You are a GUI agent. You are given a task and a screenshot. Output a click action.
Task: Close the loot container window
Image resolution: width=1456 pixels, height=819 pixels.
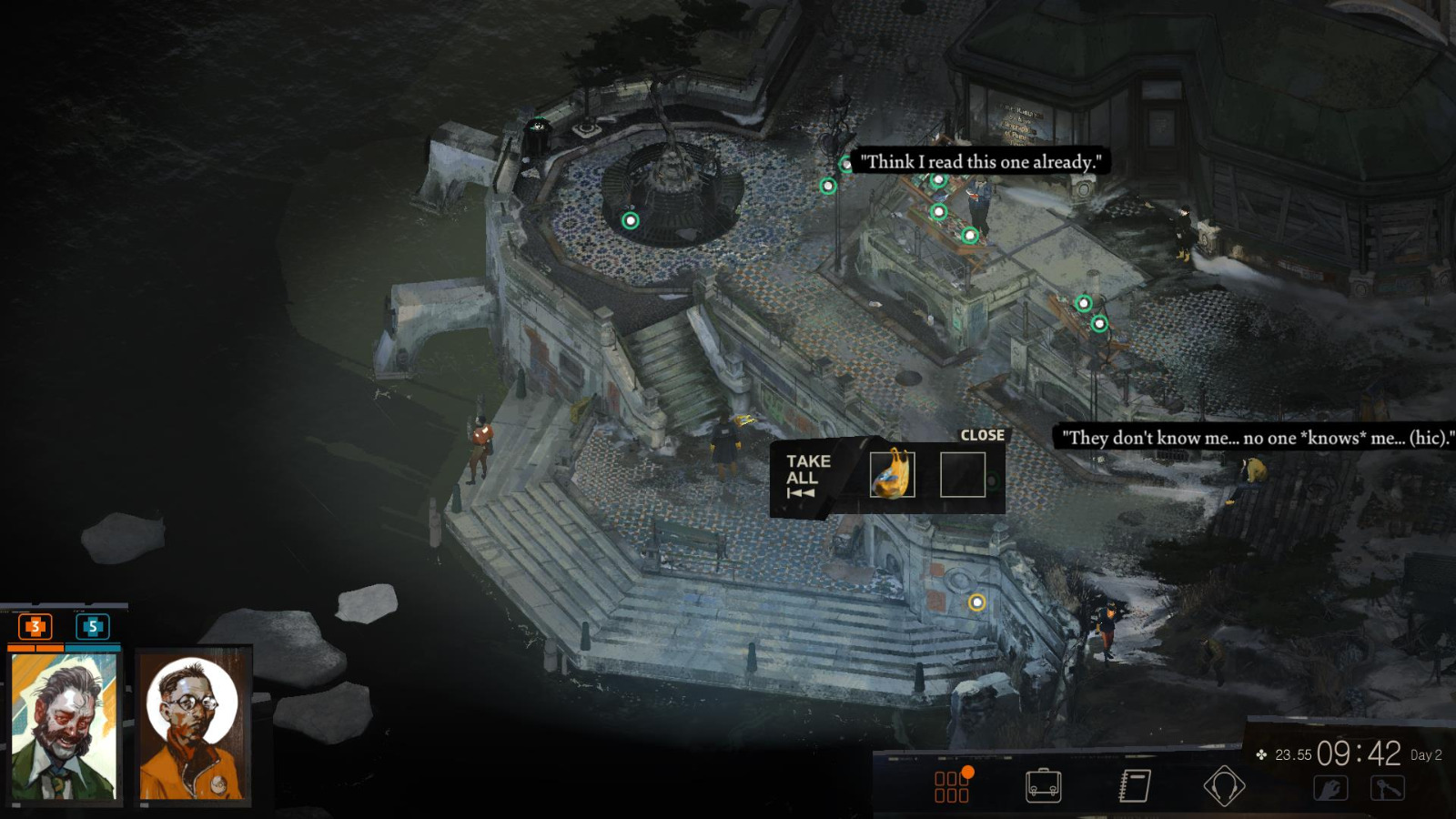981,435
